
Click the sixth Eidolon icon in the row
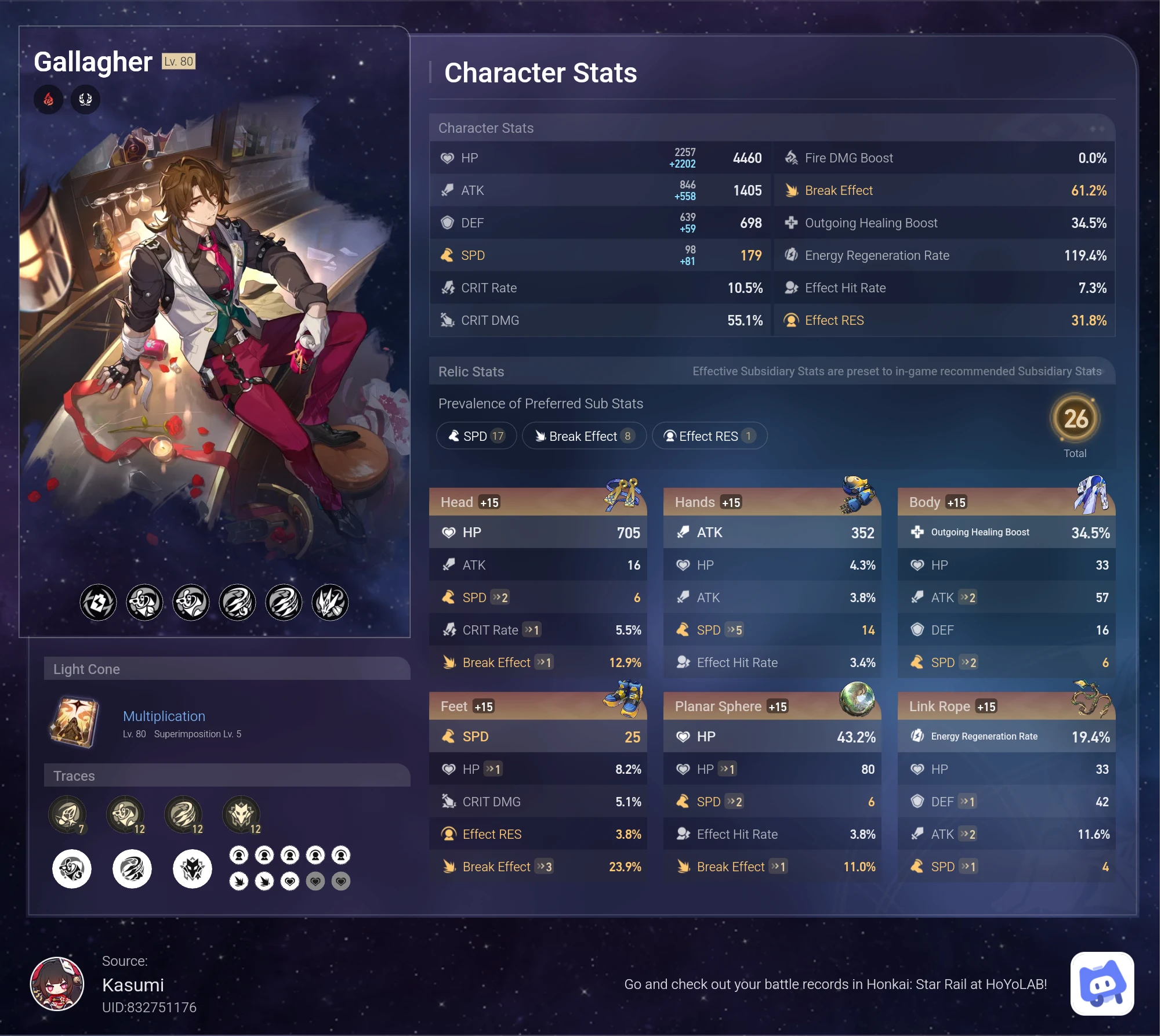[329, 602]
